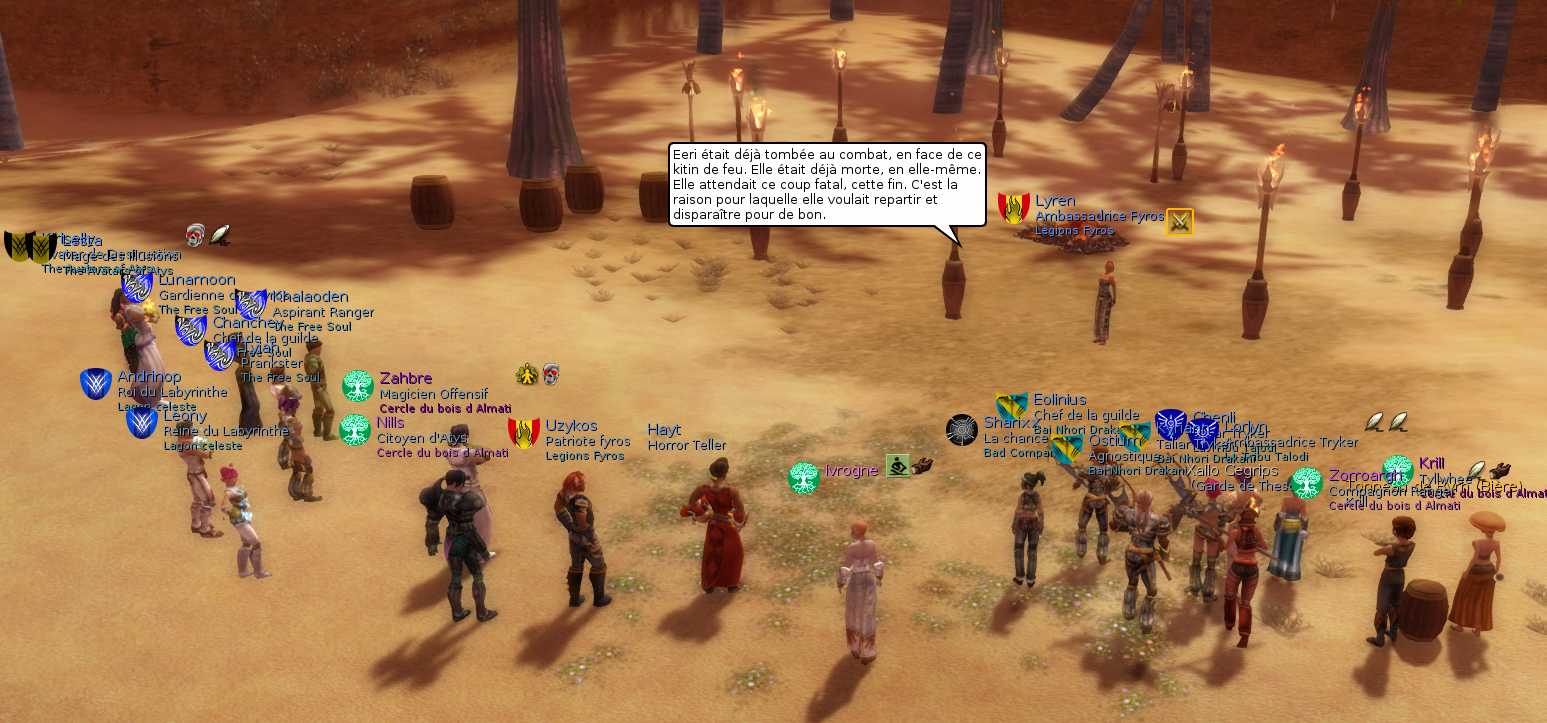
Task: Click Khalaoden's name label
Action: click(311, 296)
